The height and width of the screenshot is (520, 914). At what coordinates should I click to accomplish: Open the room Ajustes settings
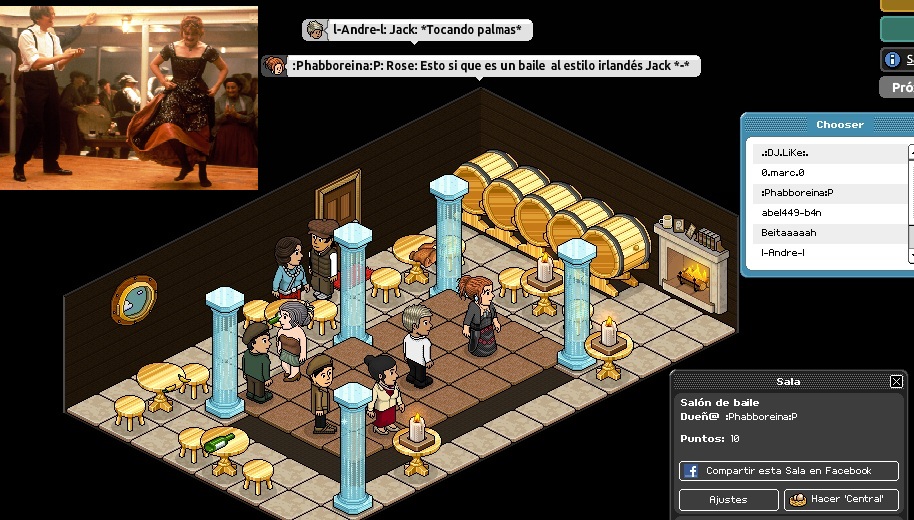(728, 499)
